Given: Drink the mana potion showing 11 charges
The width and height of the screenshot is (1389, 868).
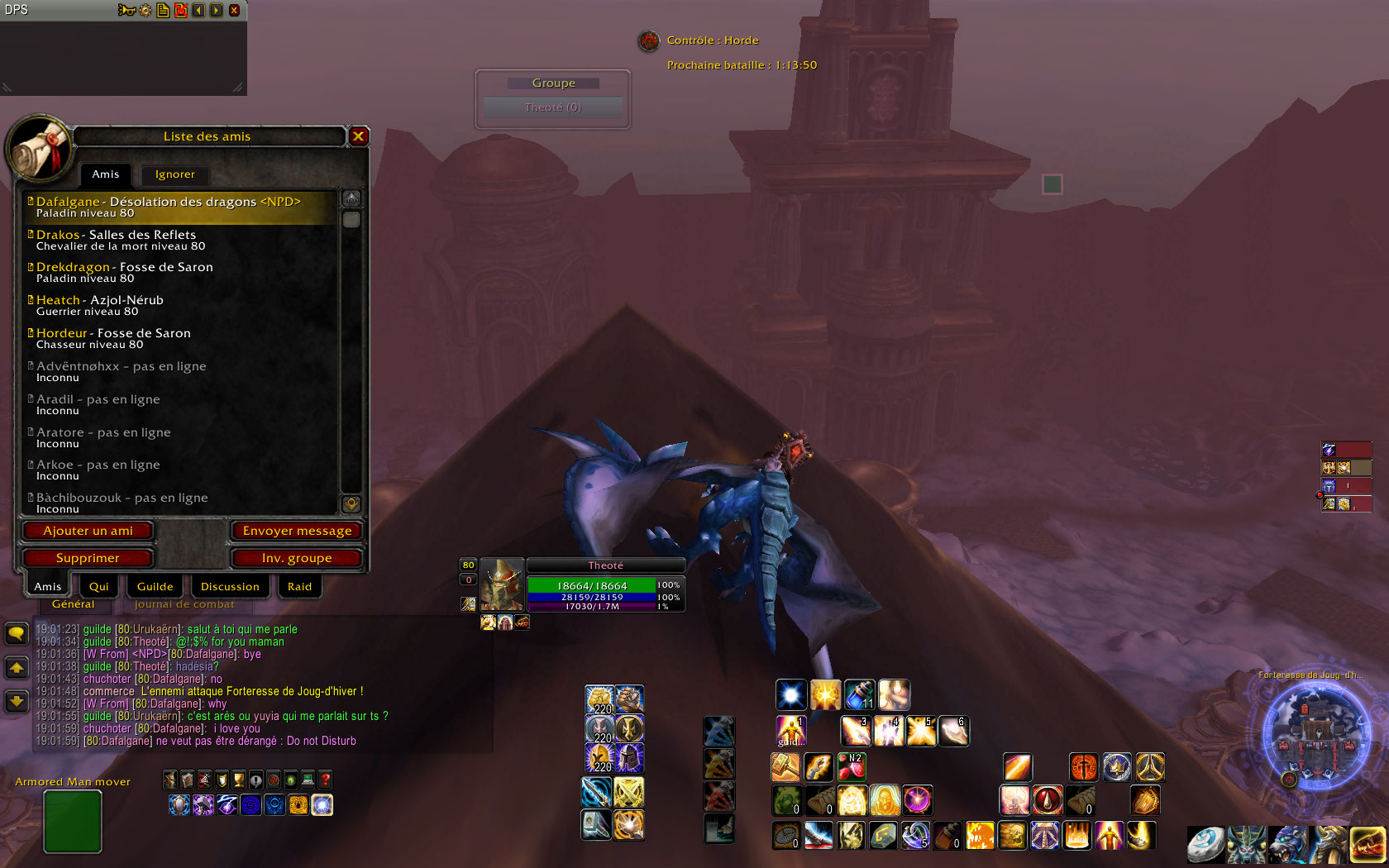Looking at the screenshot, I should 859,694.
